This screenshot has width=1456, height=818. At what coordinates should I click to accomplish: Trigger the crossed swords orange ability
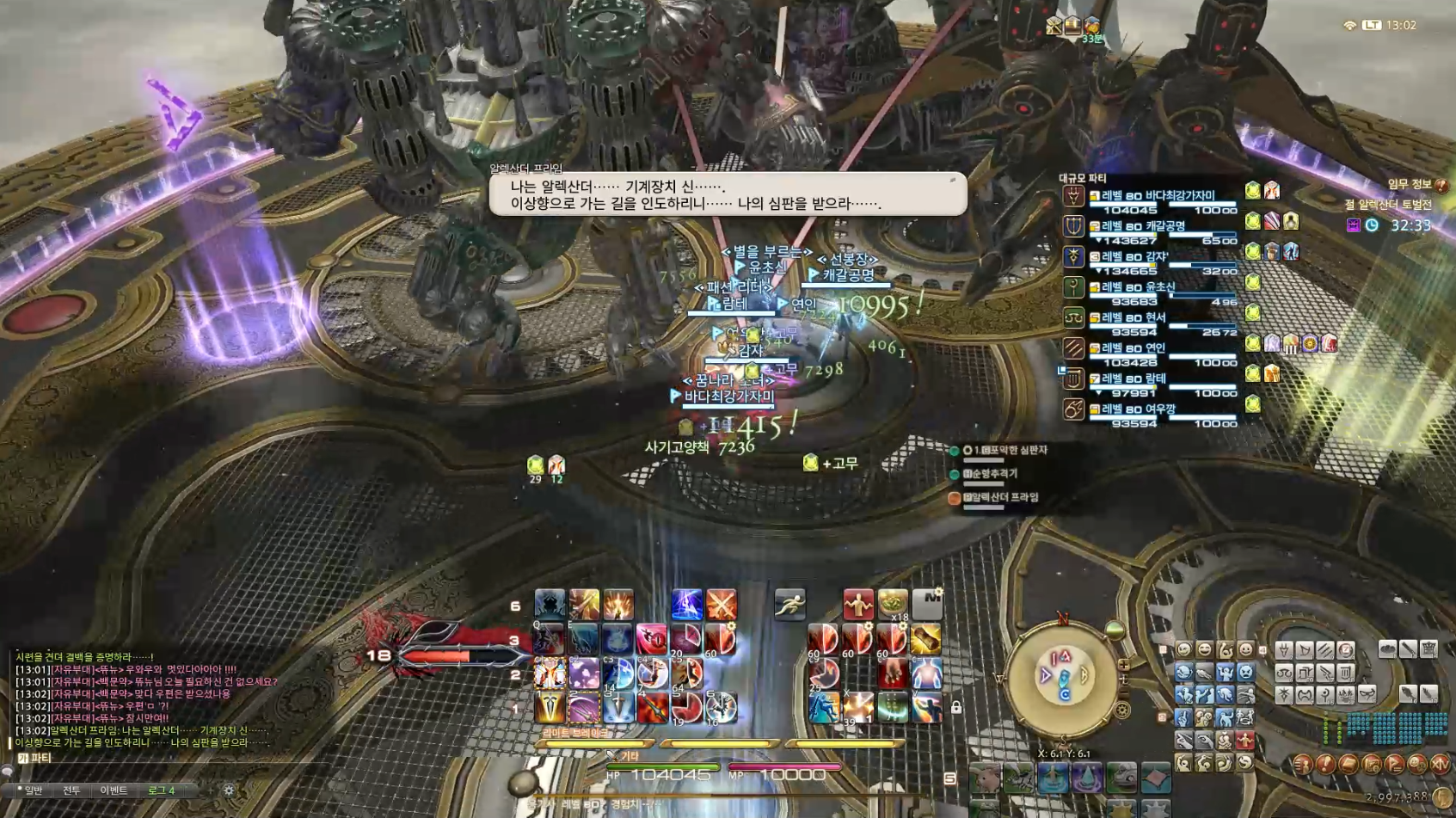(x=721, y=605)
